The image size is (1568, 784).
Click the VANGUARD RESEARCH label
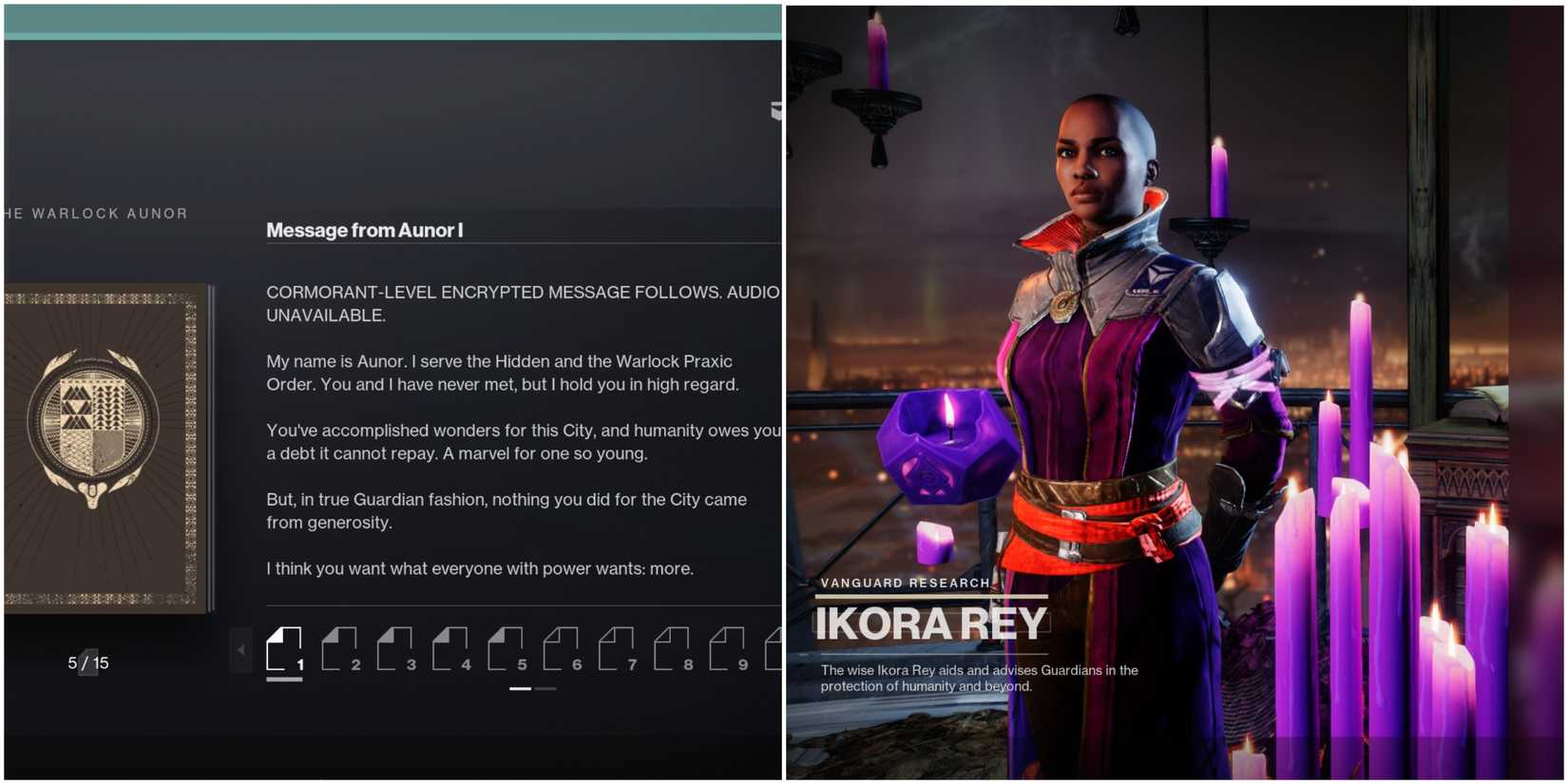click(x=904, y=583)
